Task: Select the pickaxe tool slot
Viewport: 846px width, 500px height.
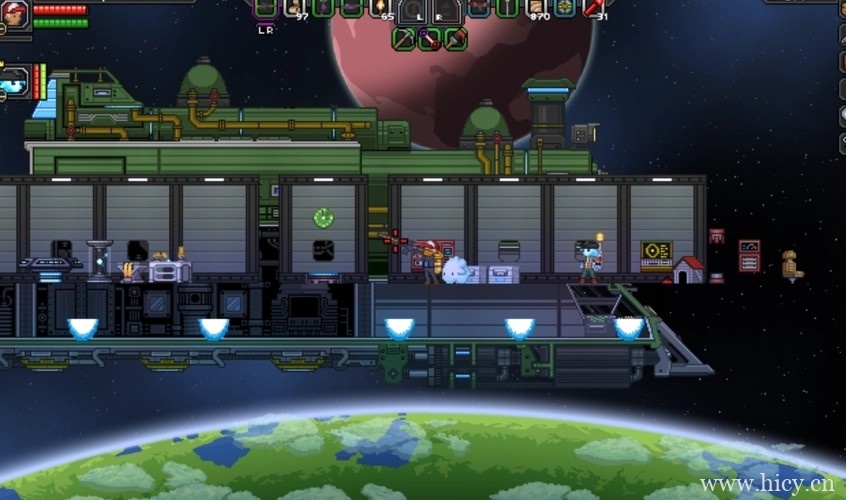Action: tap(403, 38)
